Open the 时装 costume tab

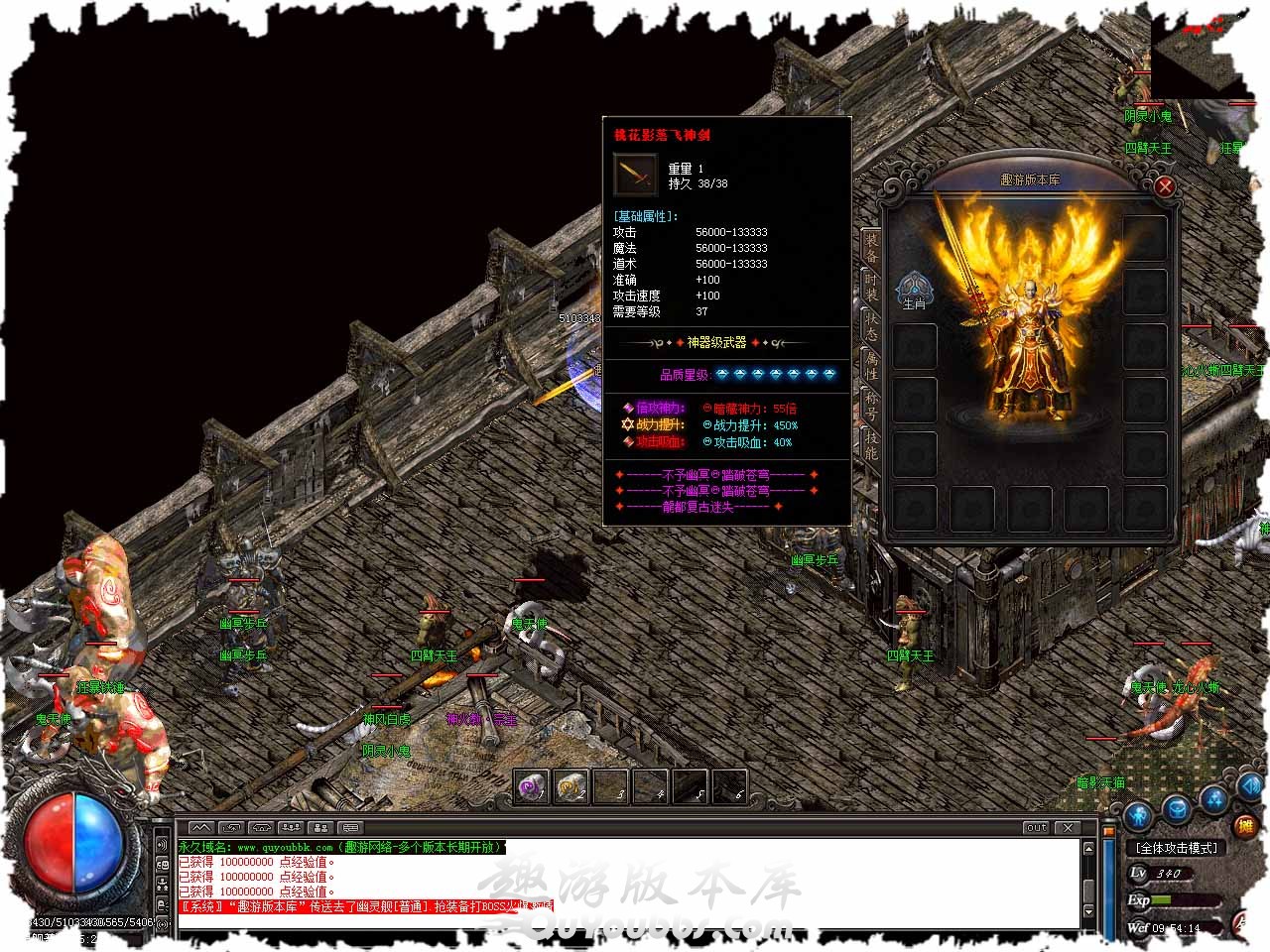point(871,288)
